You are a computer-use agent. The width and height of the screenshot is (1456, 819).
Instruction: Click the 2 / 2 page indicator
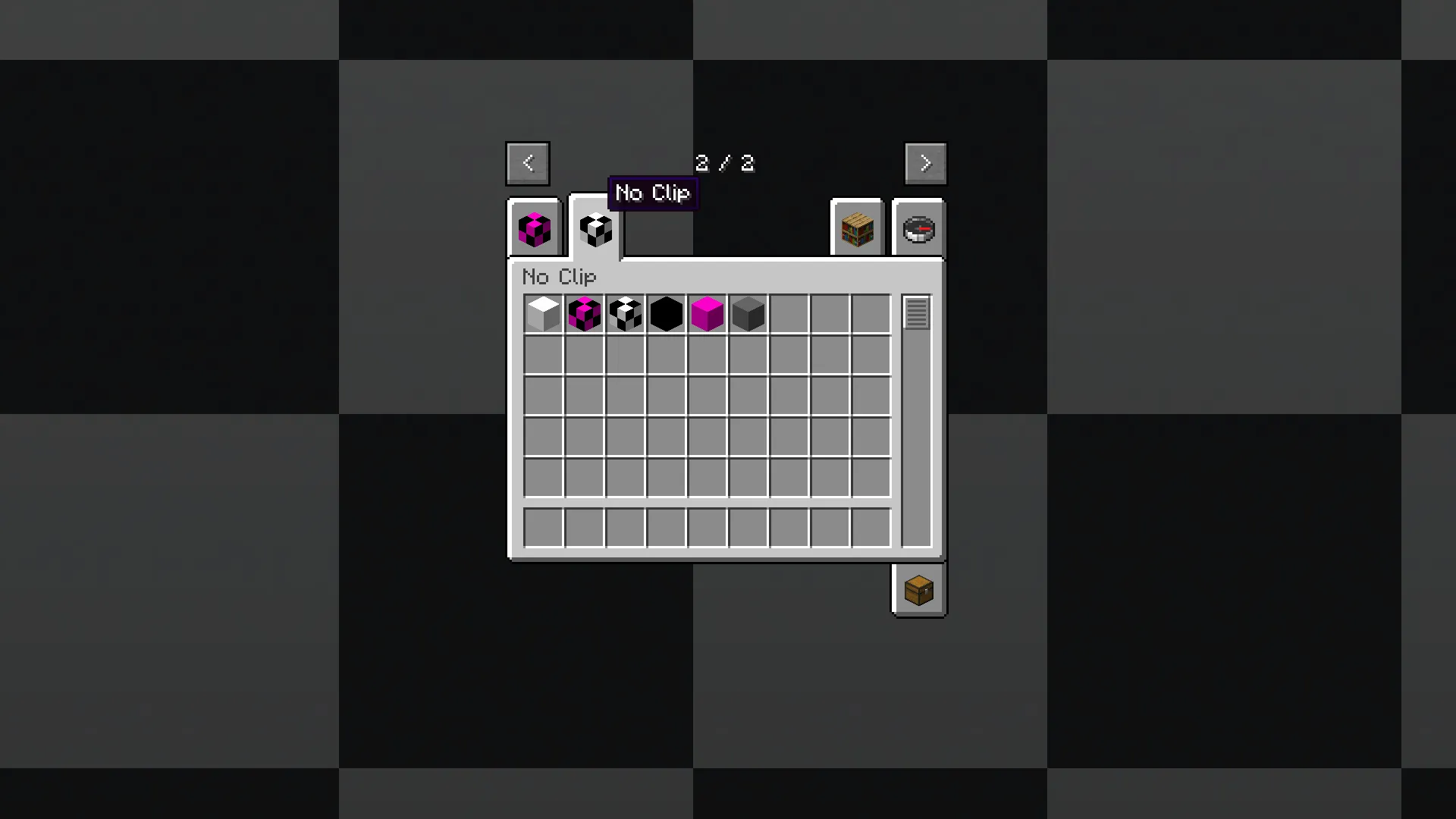[x=724, y=163]
